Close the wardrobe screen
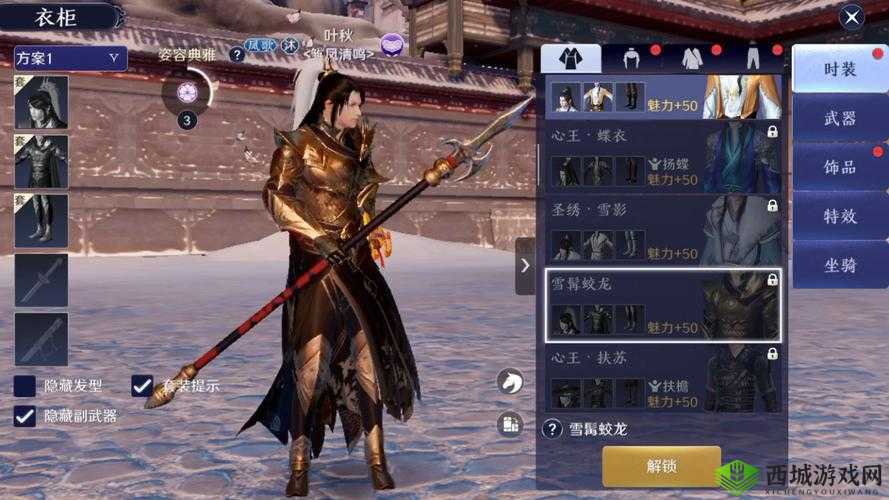 851,16
